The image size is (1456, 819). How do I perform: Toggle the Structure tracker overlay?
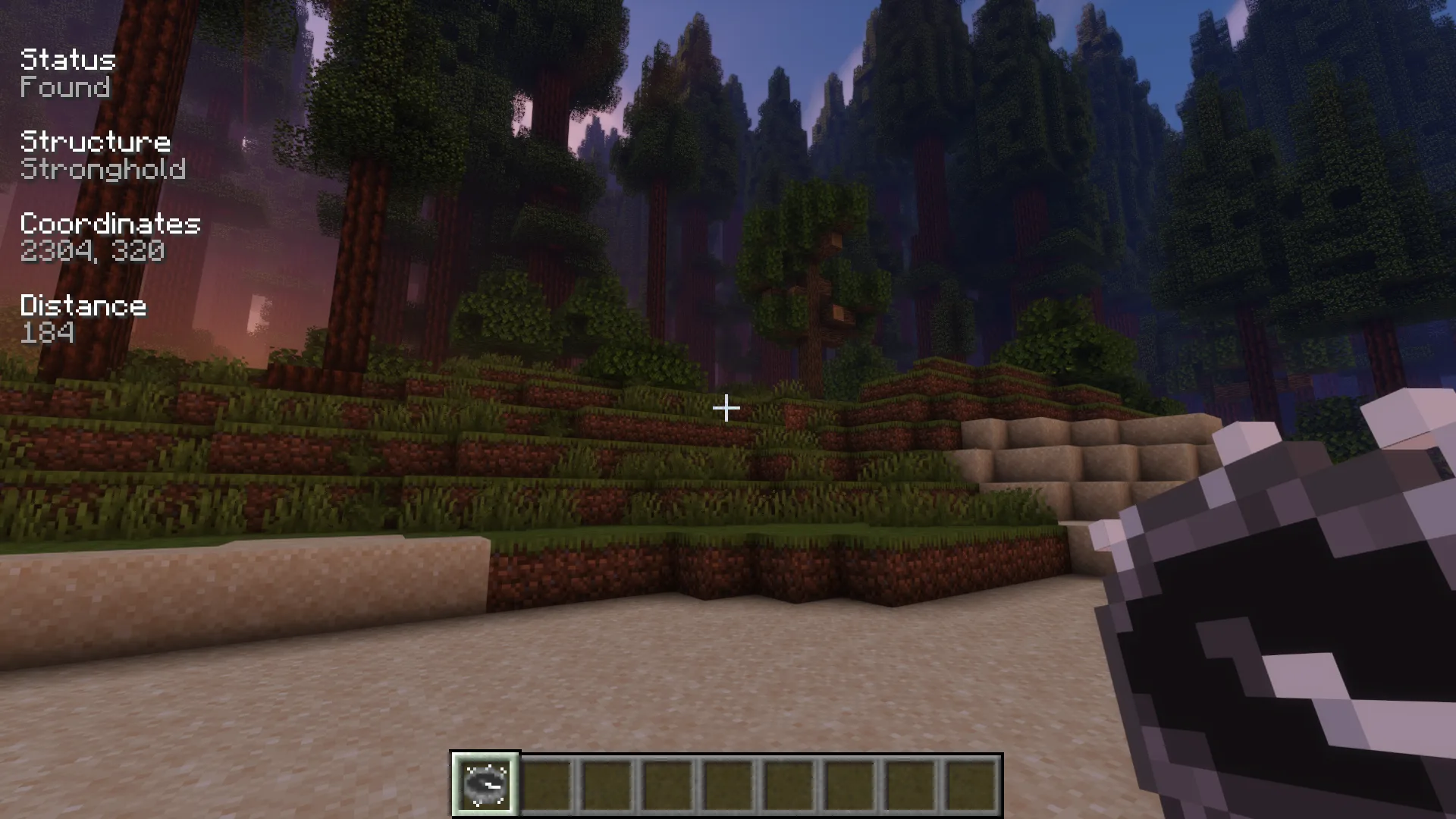pos(95,155)
